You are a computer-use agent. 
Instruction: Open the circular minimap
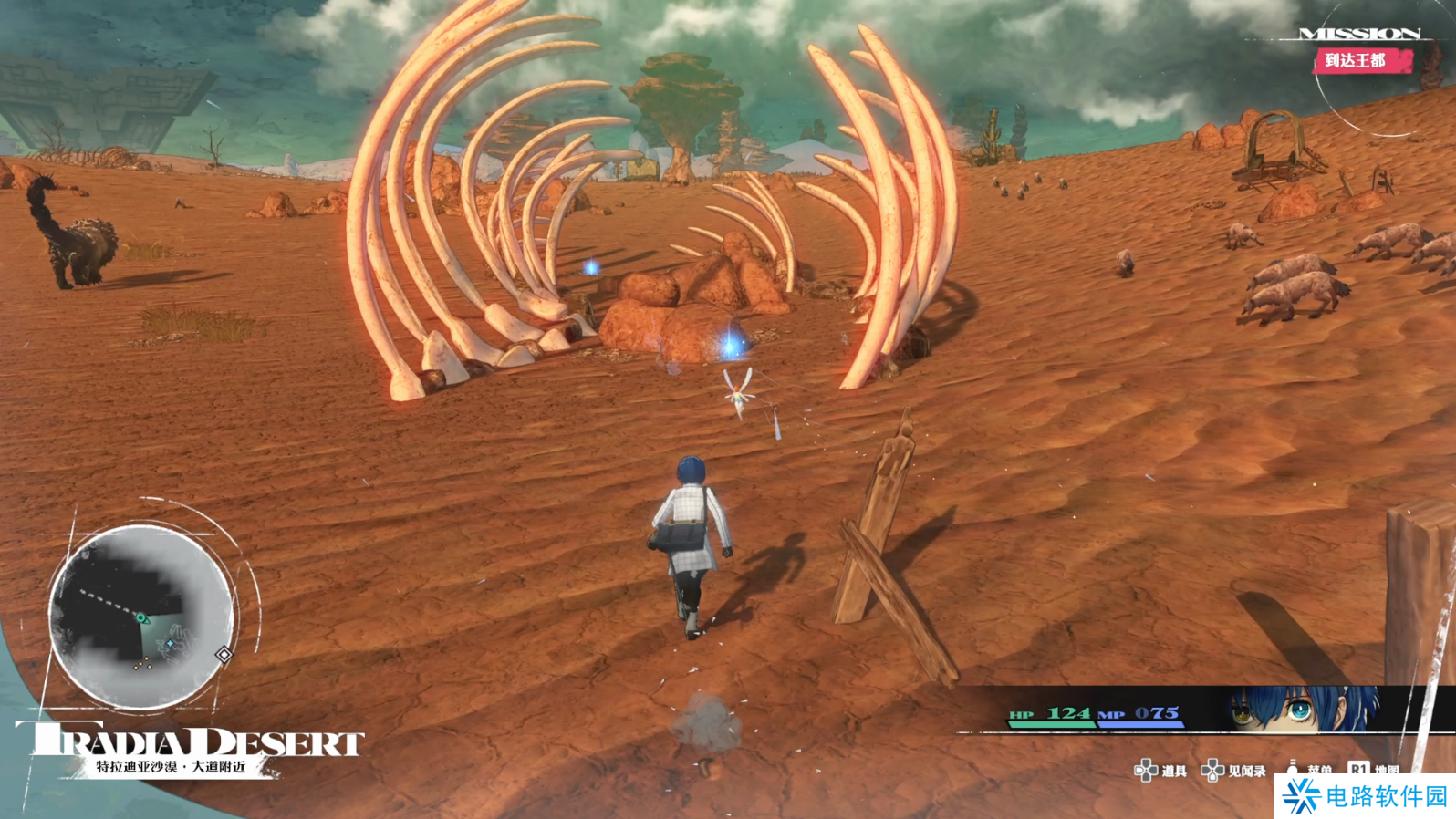[x=140, y=617]
